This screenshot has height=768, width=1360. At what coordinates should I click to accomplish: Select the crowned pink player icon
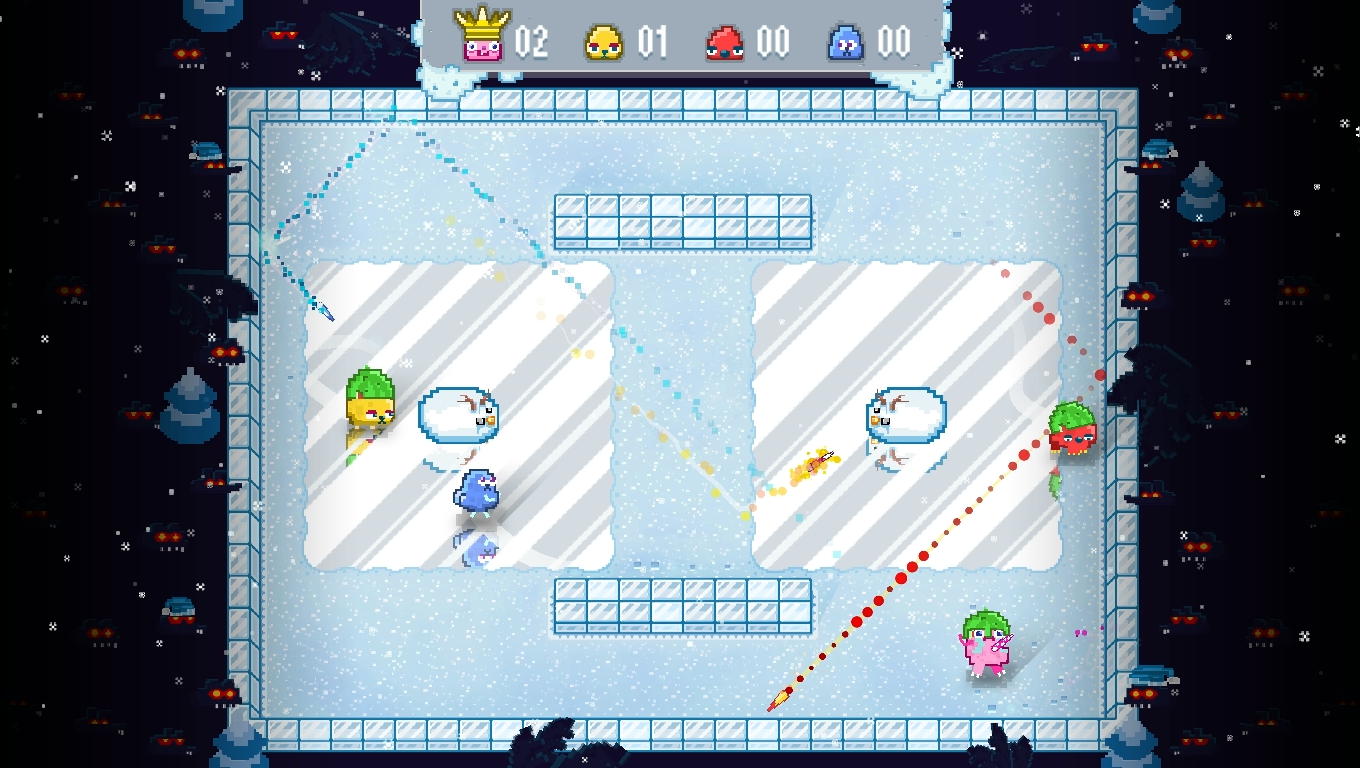[482, 37]
